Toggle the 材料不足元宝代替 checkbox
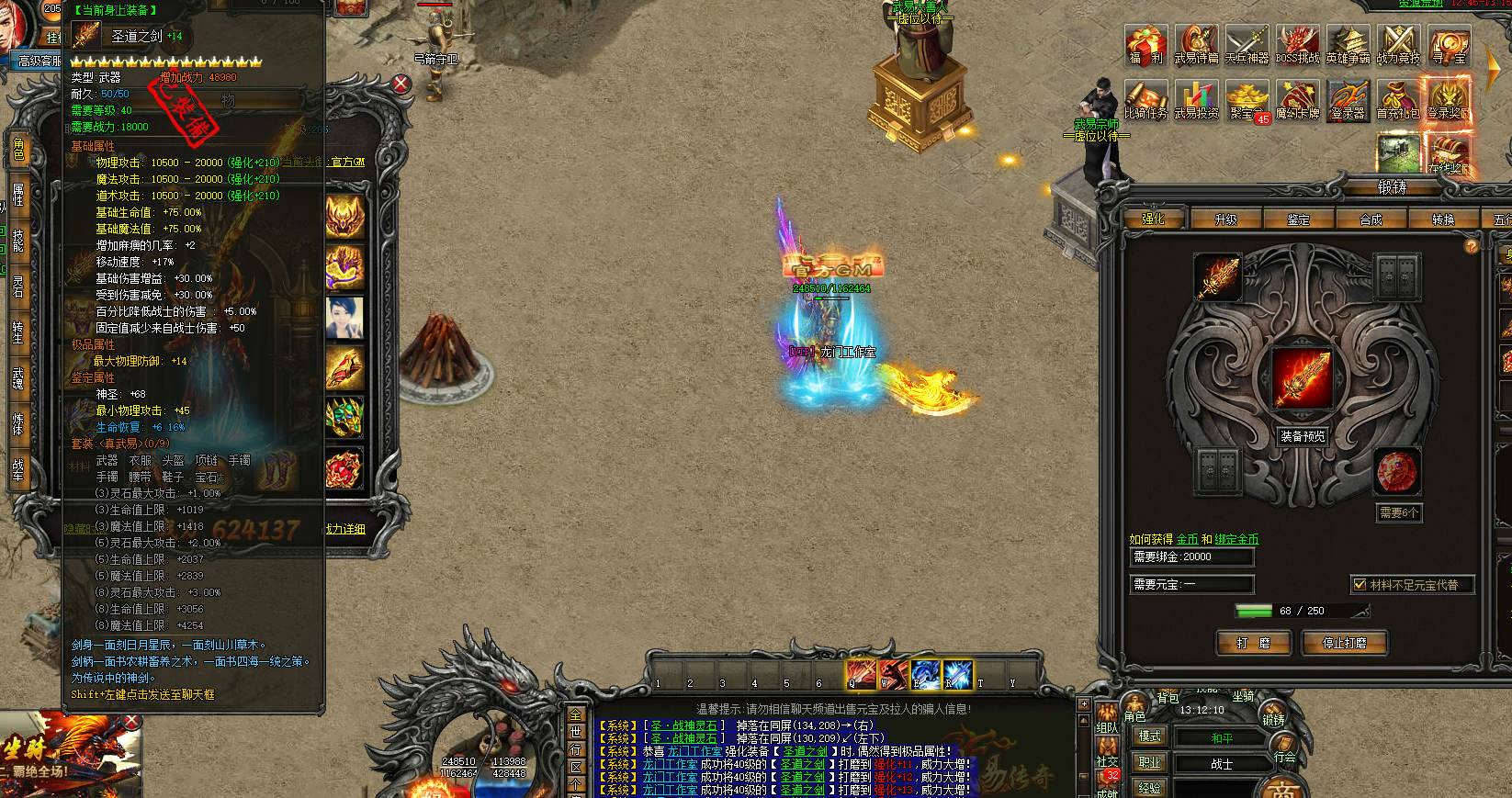1512x798 pixels. [x=1360, y=584]
